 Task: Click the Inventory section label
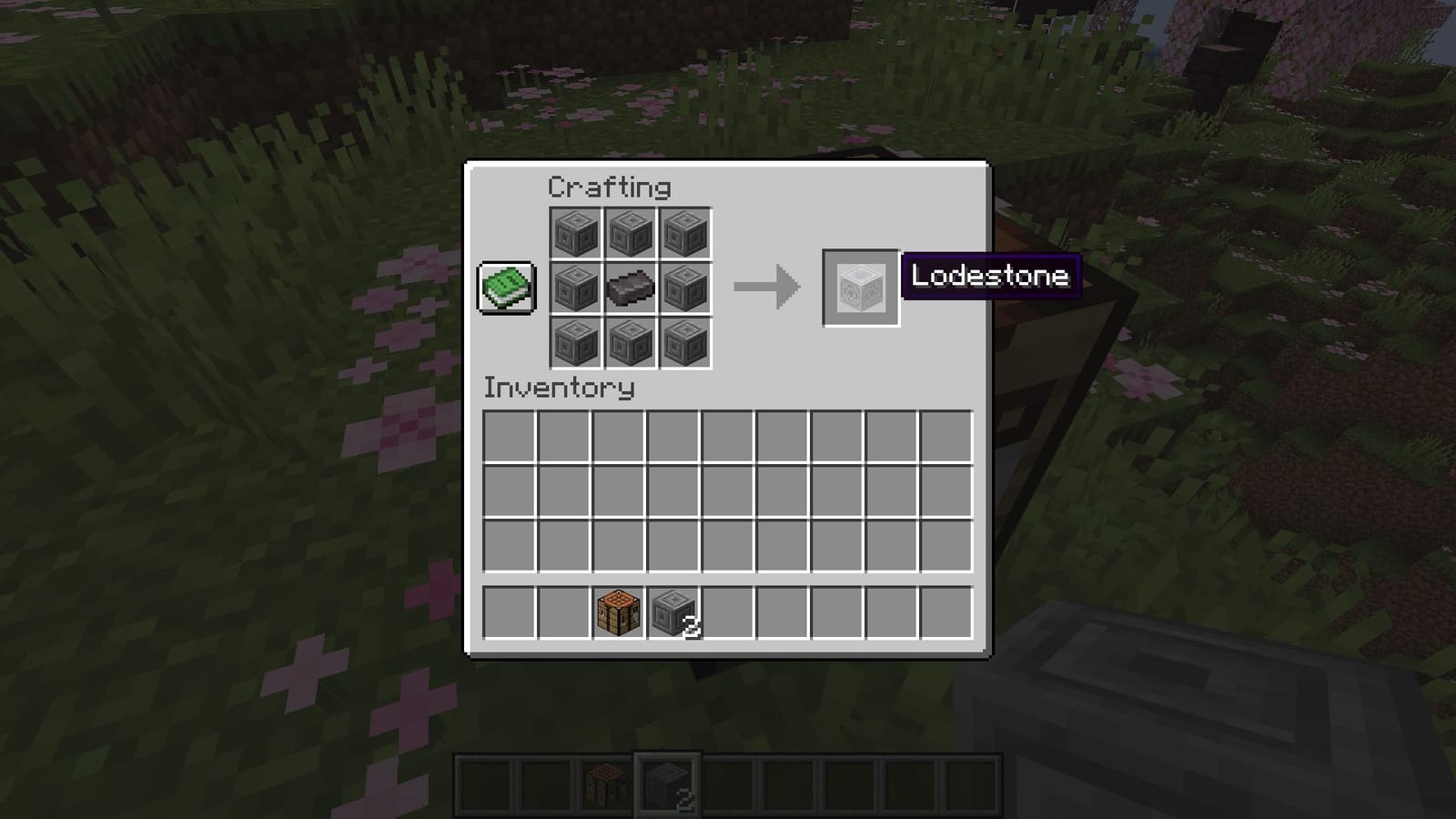559,388
